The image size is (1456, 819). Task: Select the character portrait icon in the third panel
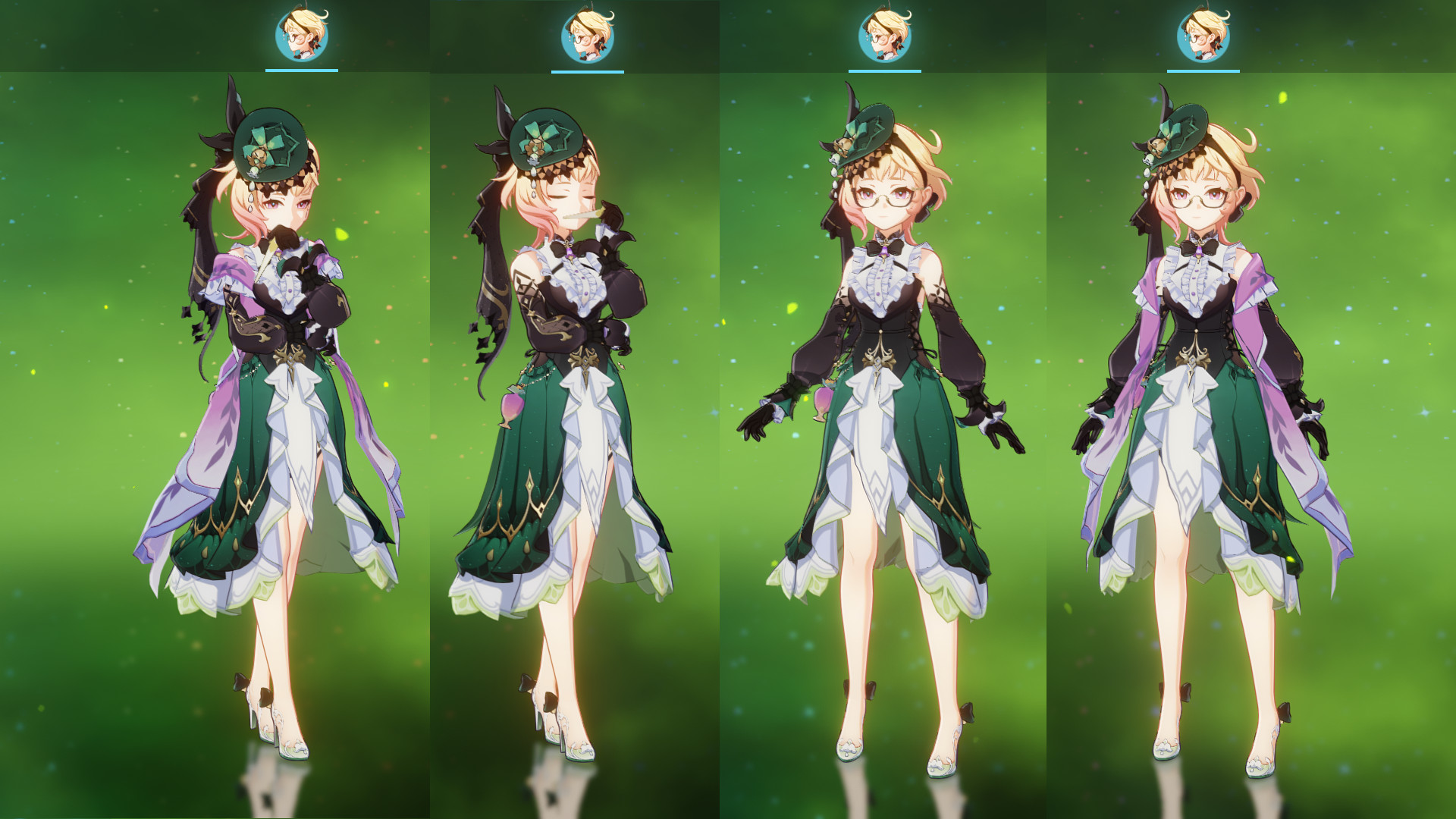[884, 32]
